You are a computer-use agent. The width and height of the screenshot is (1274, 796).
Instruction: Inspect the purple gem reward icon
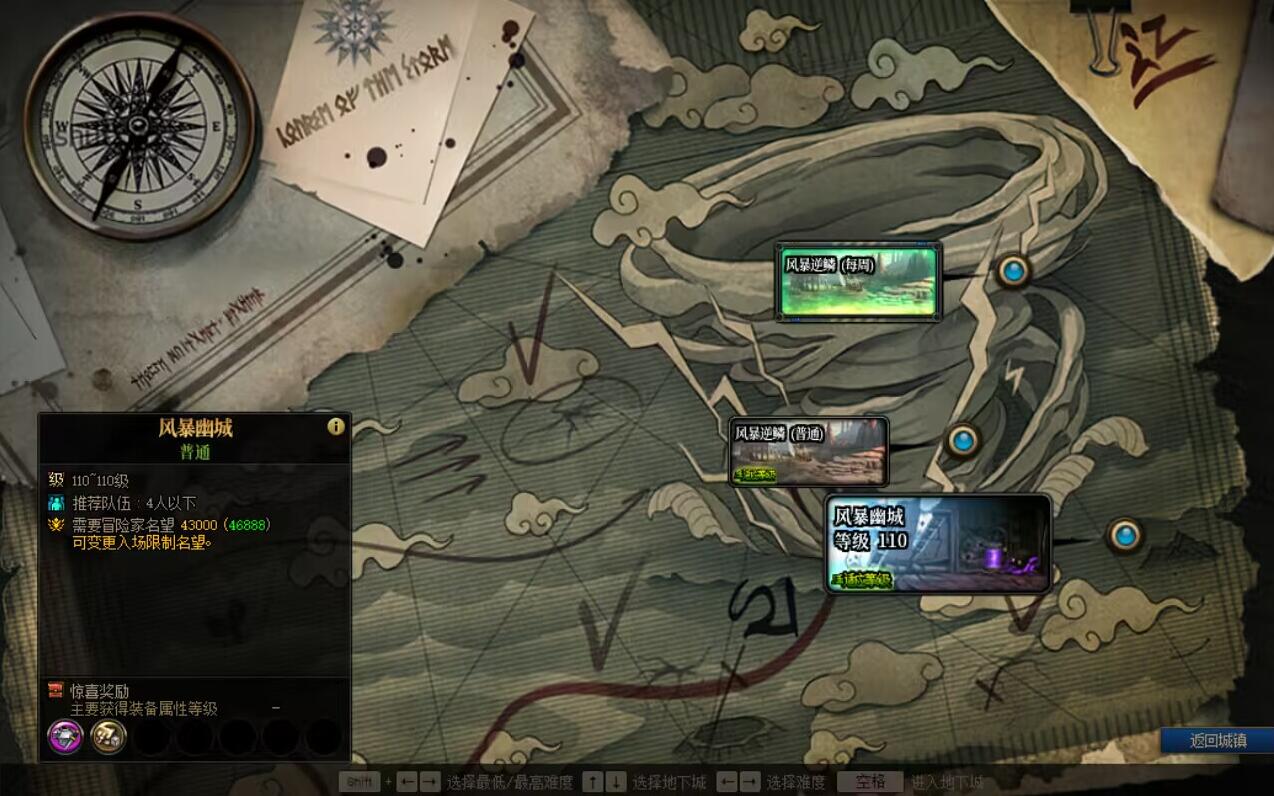tap(65, 737)
